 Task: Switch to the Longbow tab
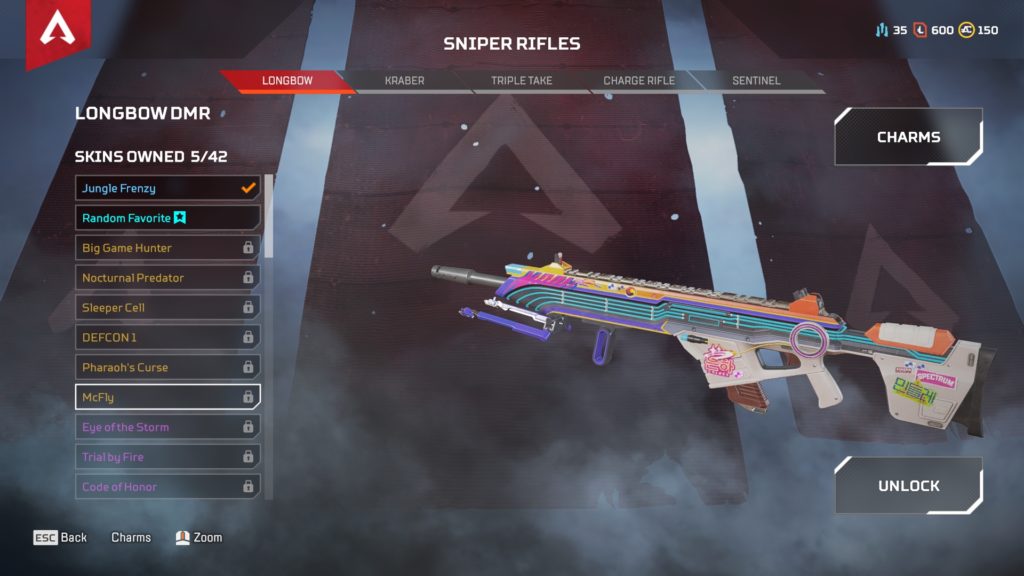click(286, 81)
